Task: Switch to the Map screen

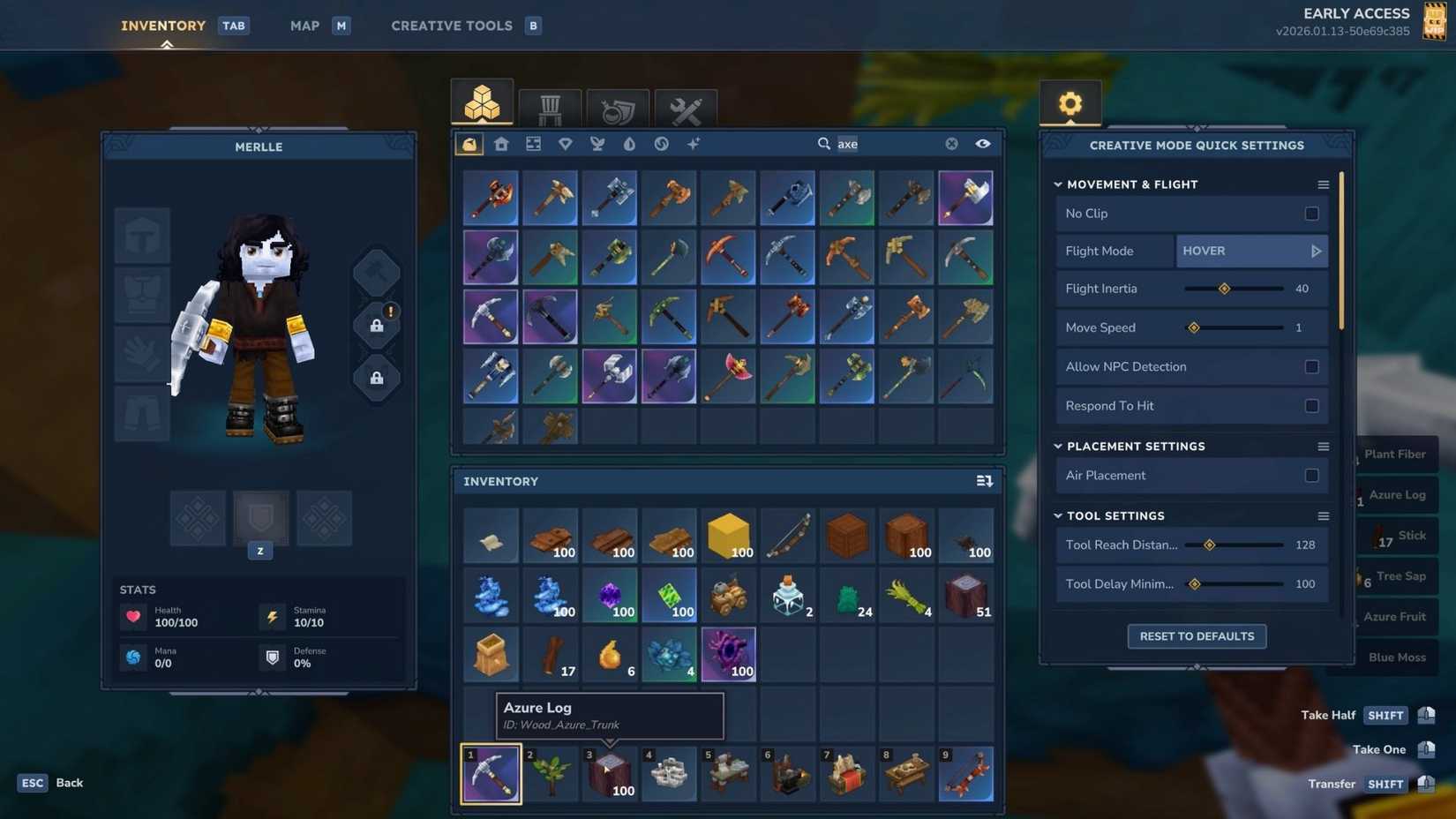Action: pyautogui.click(x=304, y=26)
